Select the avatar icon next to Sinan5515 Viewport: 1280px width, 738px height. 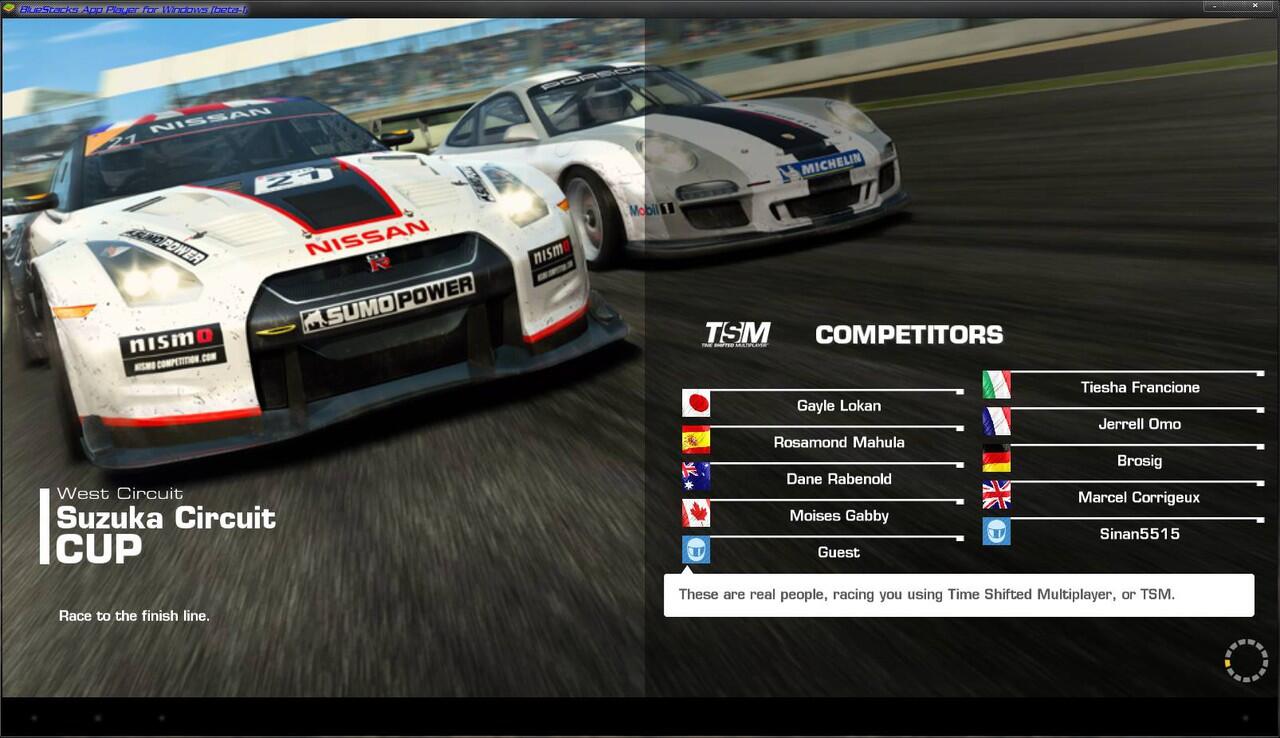[996, 531]
